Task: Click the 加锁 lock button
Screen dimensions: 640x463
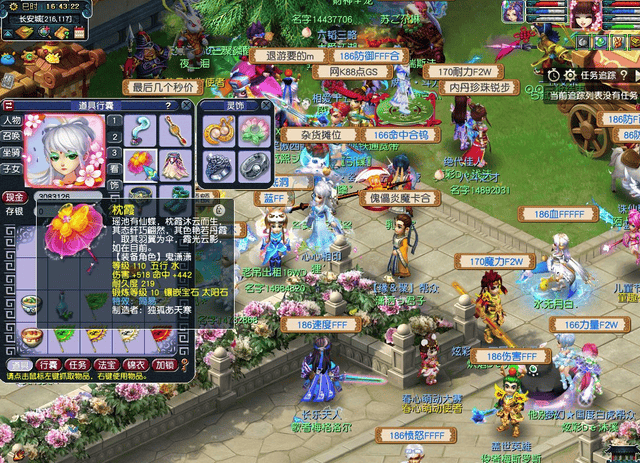Action: 165,364
